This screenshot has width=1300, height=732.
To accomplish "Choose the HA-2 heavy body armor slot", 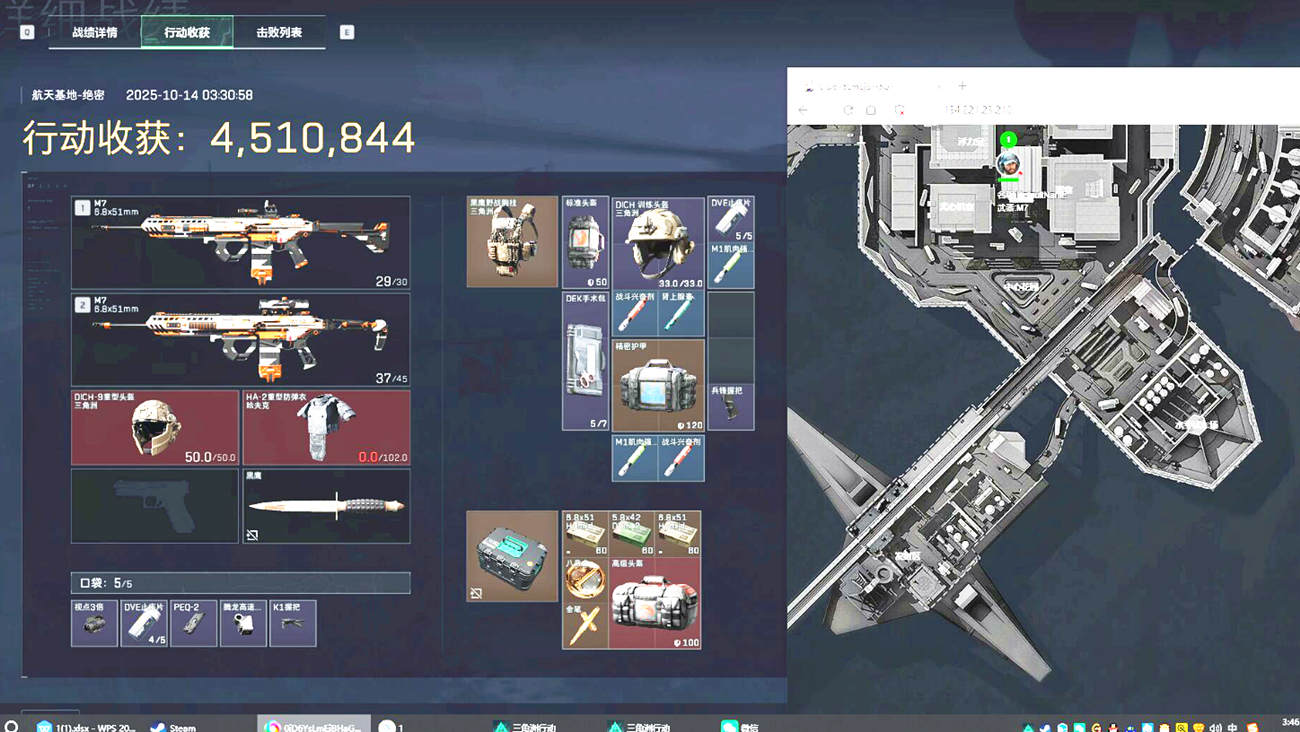I will click(x=326, y=427).
